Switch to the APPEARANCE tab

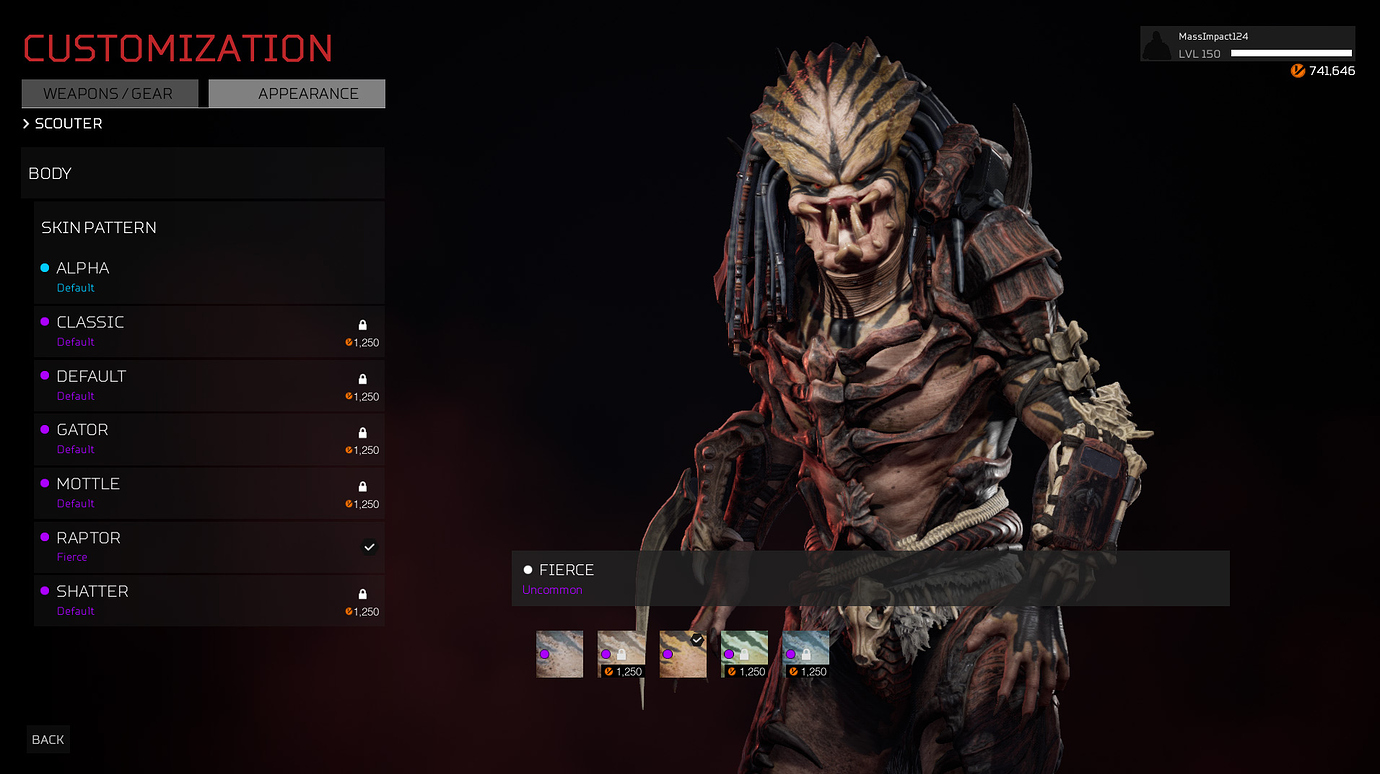(x=296, y=93)
